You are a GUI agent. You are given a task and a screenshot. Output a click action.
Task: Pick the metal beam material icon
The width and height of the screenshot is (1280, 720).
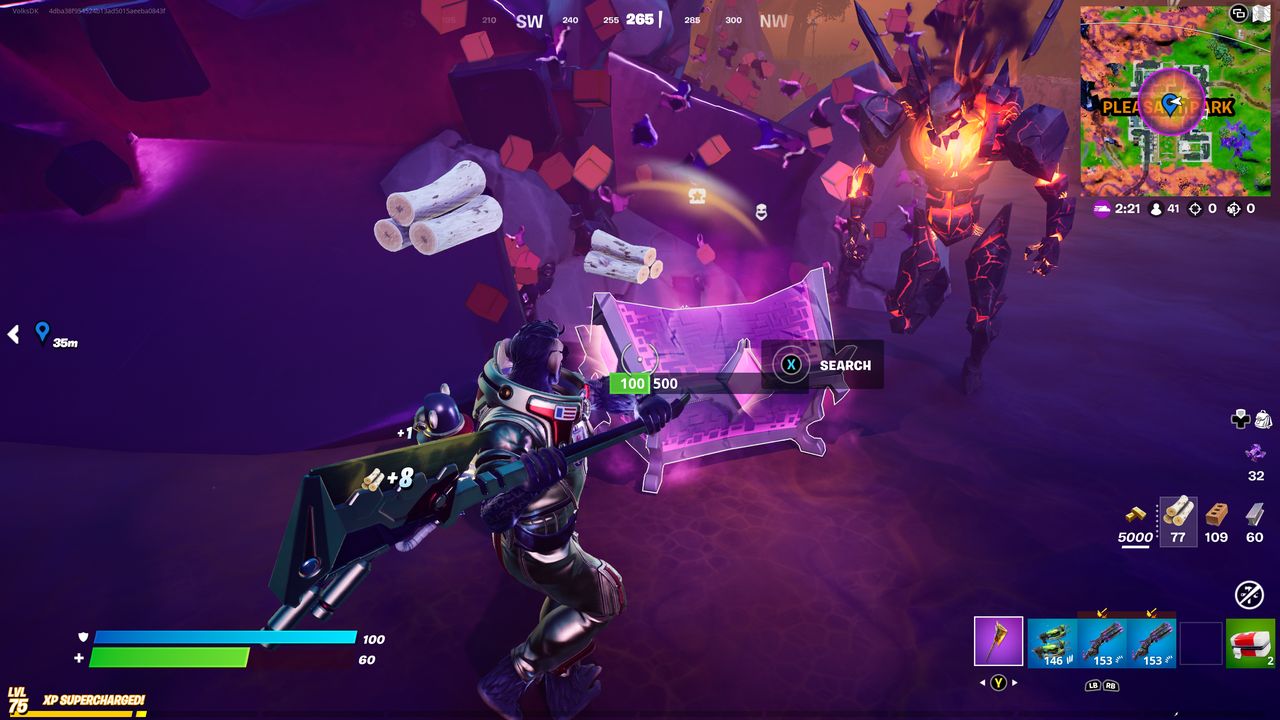pyautogui.click(x=1255, y=513)
